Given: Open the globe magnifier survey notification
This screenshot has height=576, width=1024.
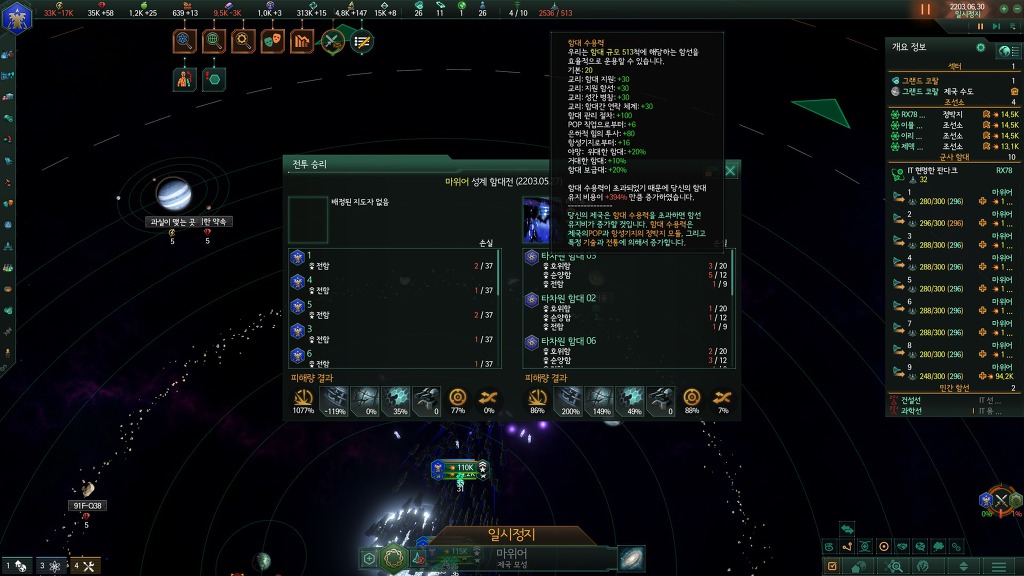Looking at the screenshot, I should [213, 41].
